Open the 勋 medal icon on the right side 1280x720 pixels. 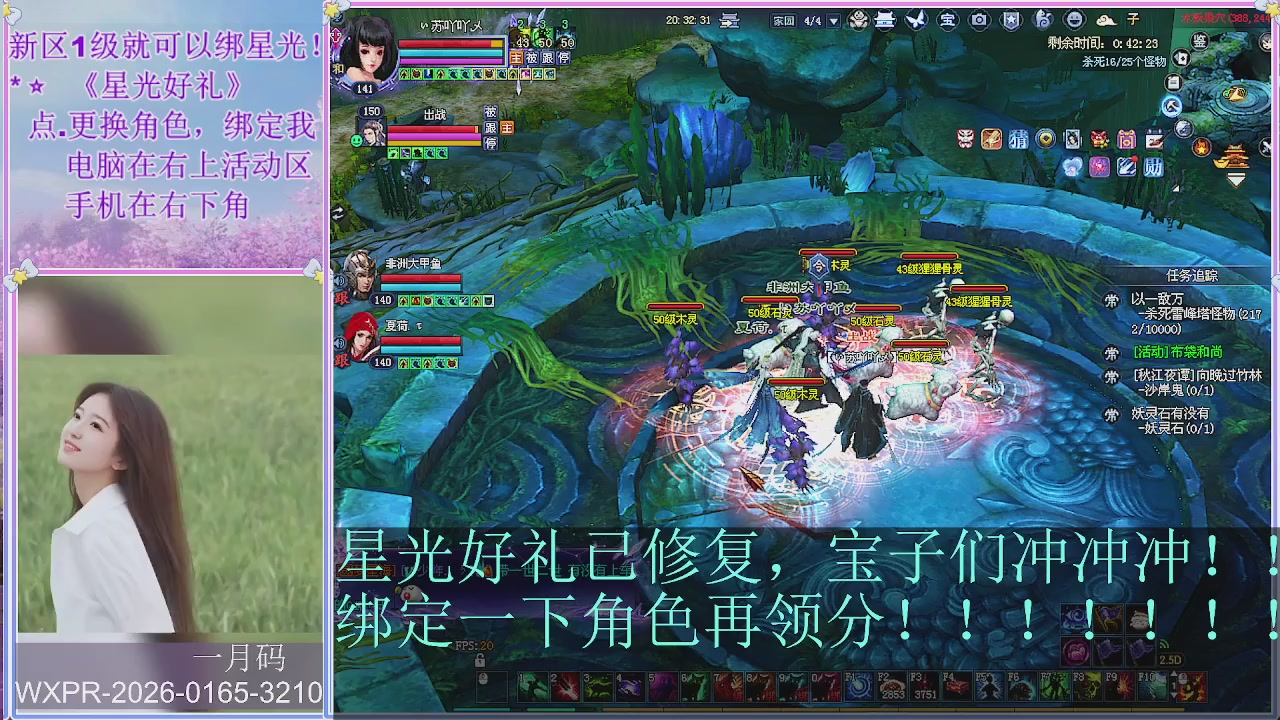(1152, 166)
